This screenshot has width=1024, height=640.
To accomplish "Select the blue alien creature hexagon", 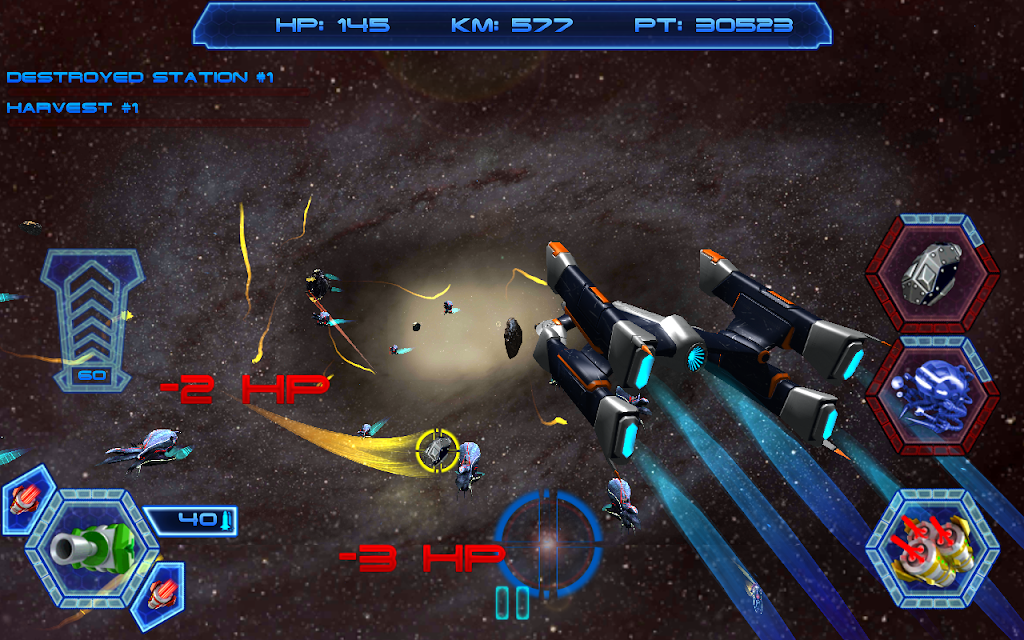I will (x=932, y=398).
